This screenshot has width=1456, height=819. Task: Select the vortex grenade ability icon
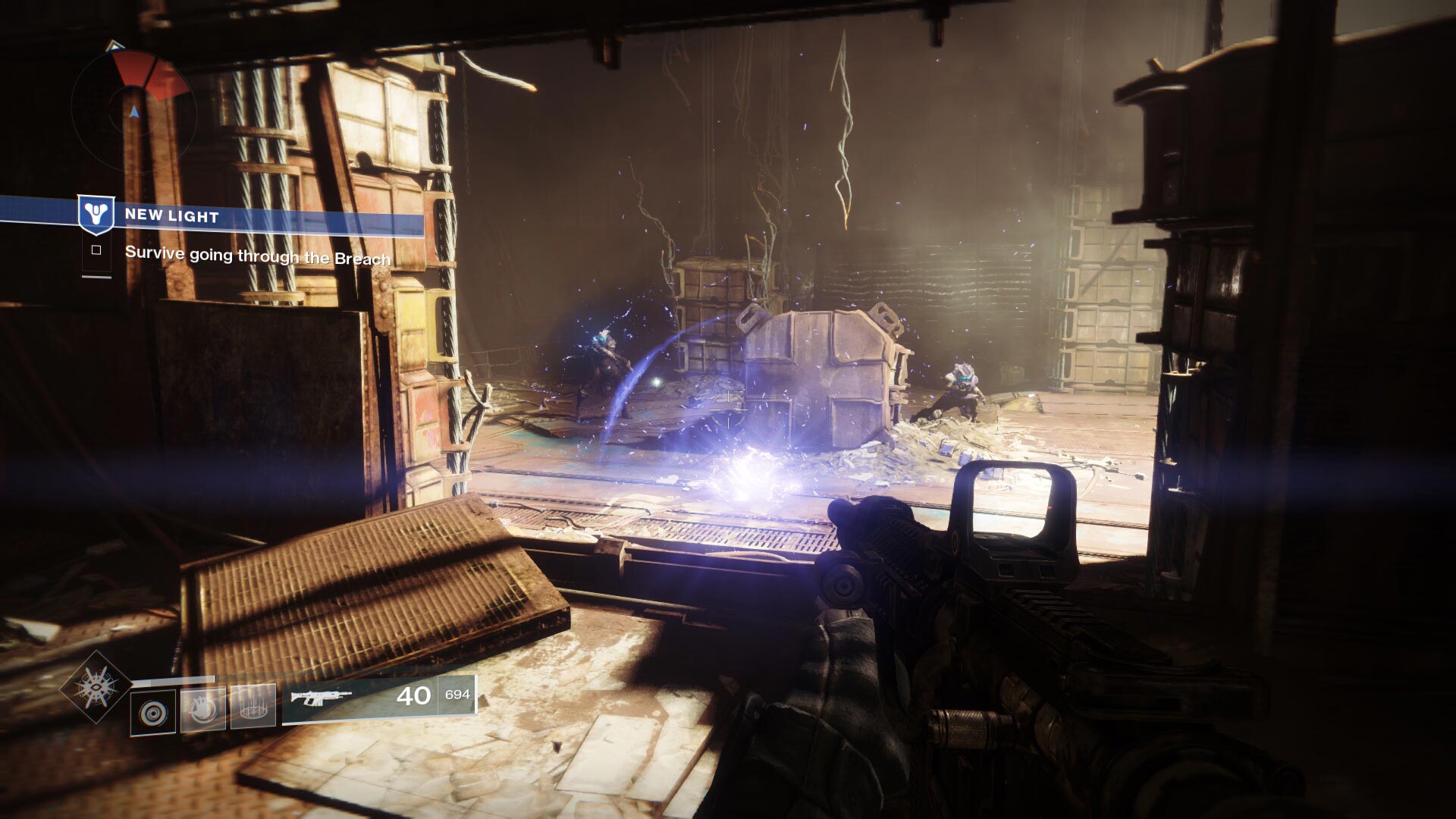click(x=154, y=712)
